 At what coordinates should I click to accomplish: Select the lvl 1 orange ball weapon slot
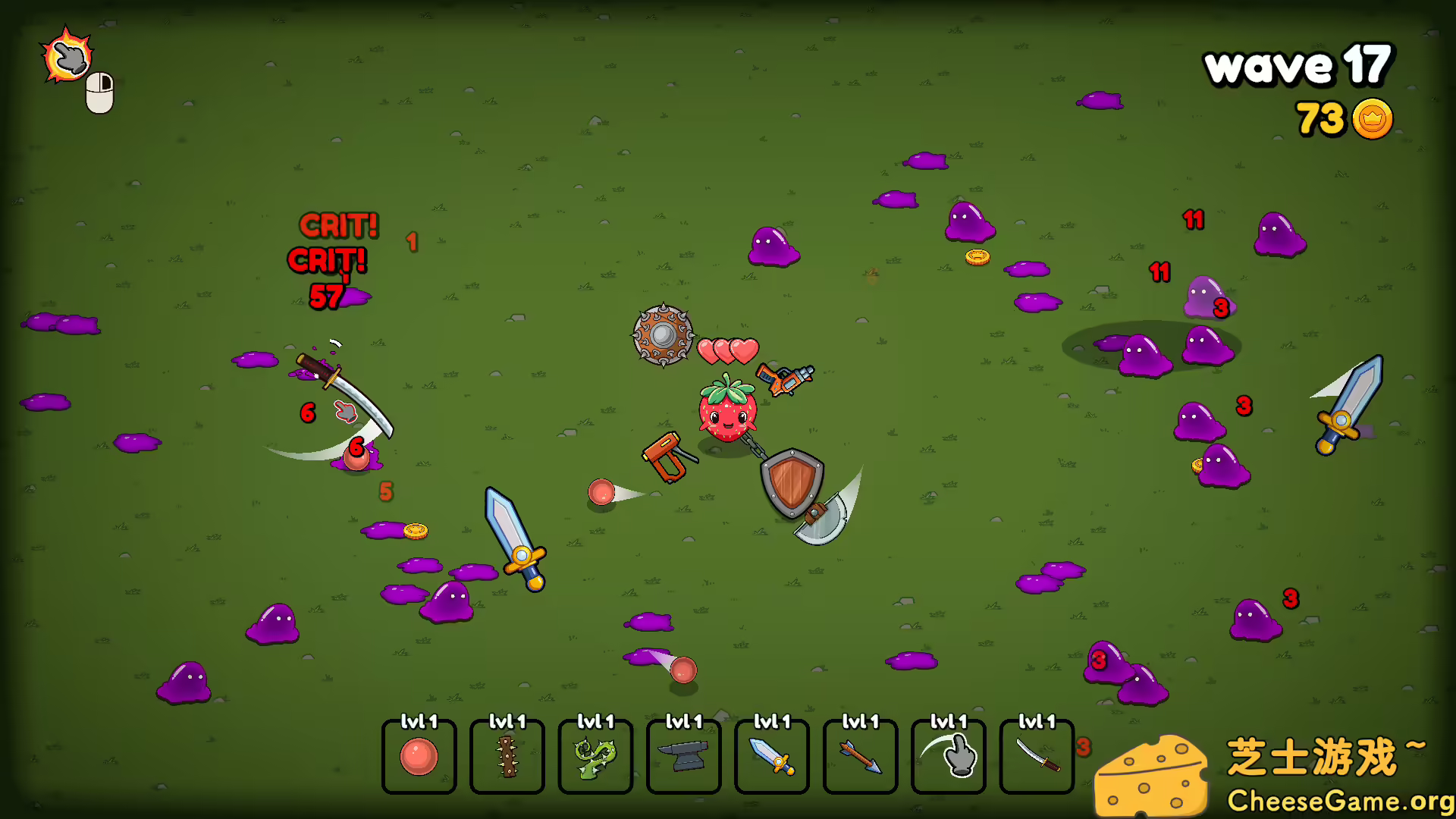pyautogui.click(x=419, y=757)
